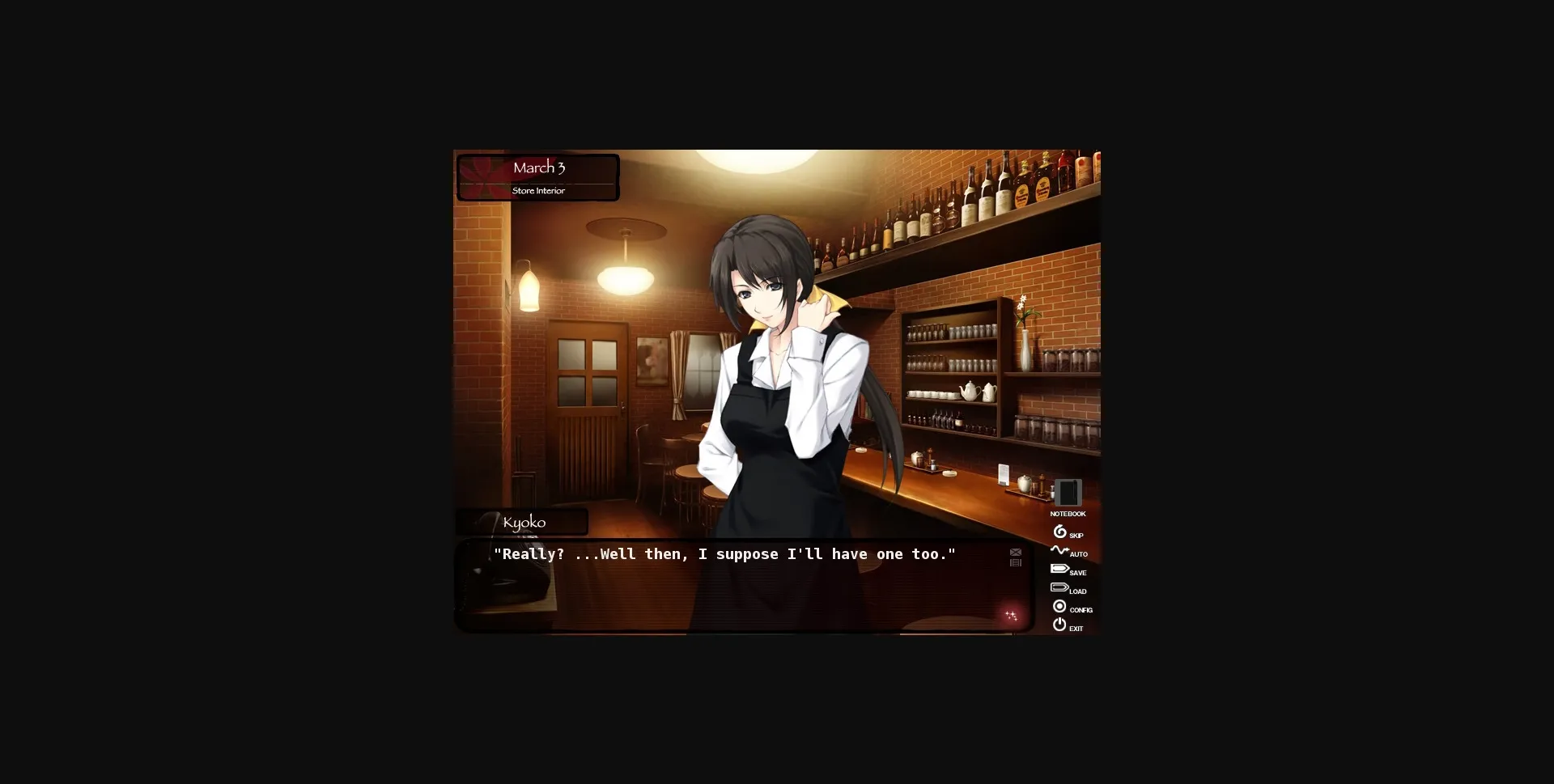1554x784 pixels.
Task: Click the AUTO text label
Action: tap(1079, 554)
